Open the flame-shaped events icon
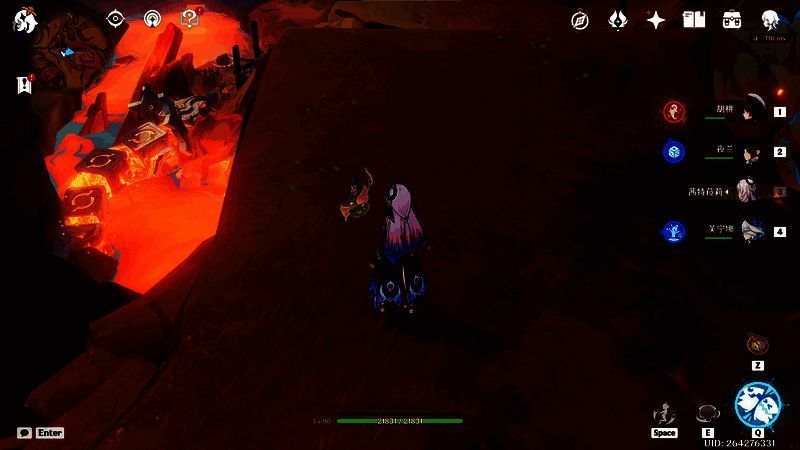Screen dimensions: 800x450 pyautogui.click(x=618, y=20)
